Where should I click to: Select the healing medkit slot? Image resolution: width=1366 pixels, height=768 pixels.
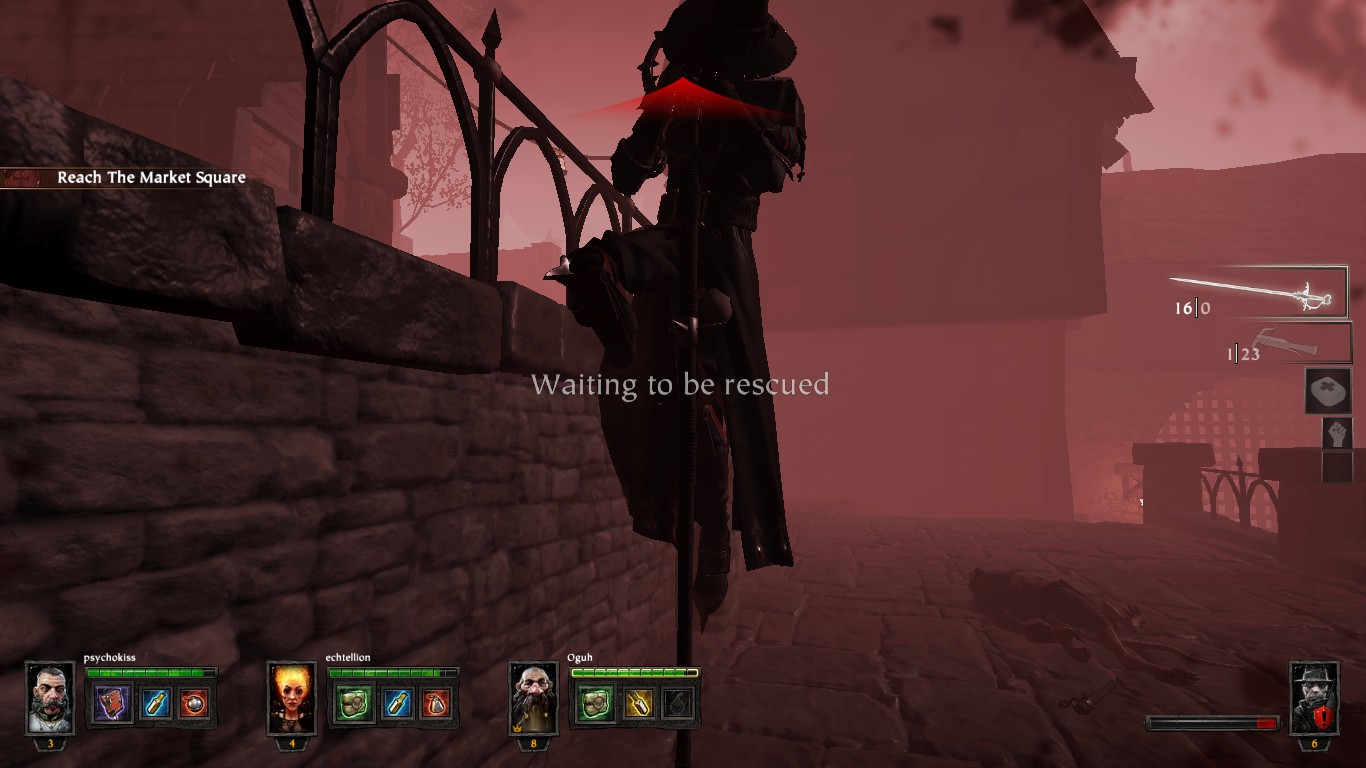[1328, 390]
